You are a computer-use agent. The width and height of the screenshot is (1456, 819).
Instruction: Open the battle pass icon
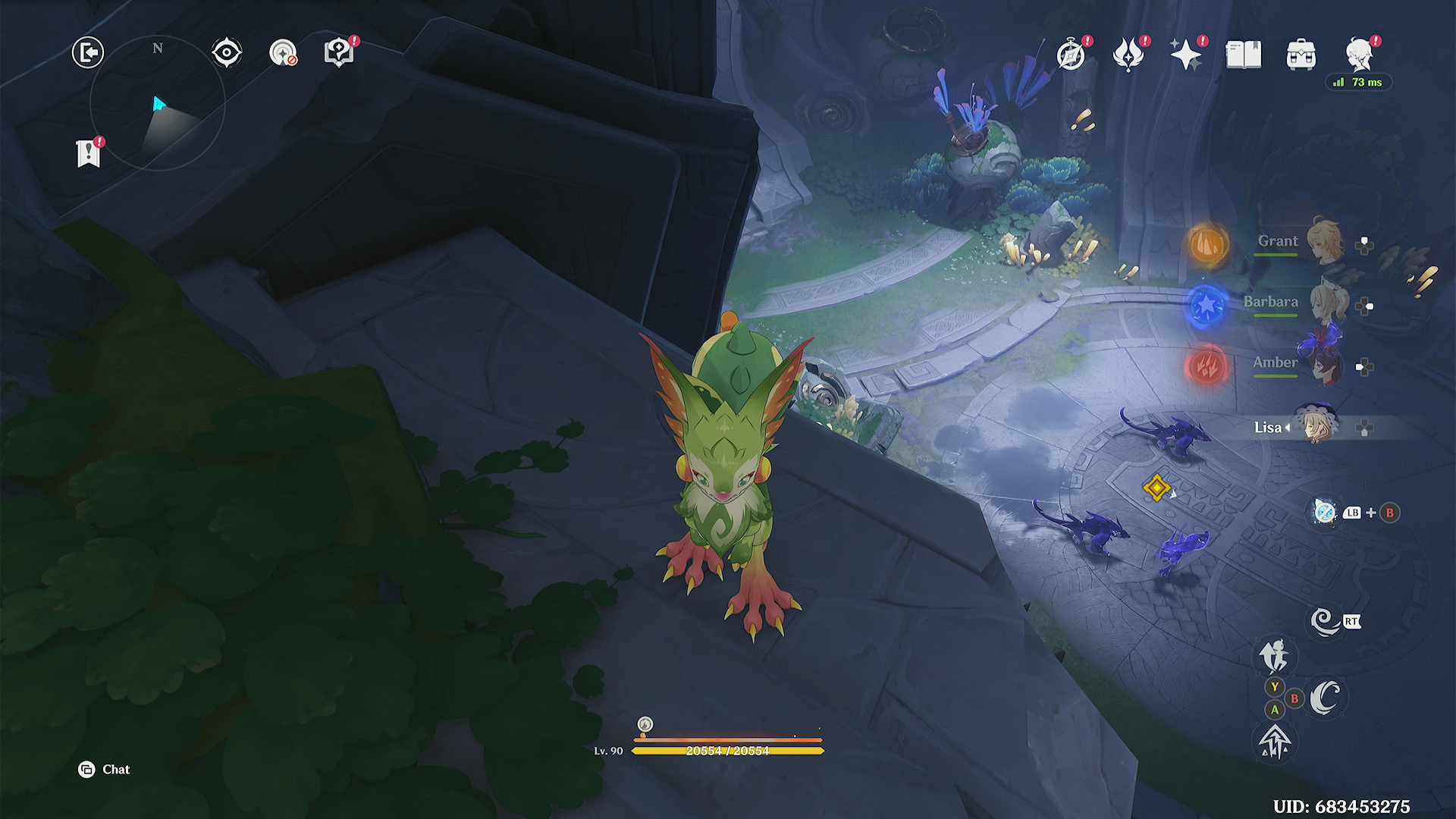tap(1128, 55)
